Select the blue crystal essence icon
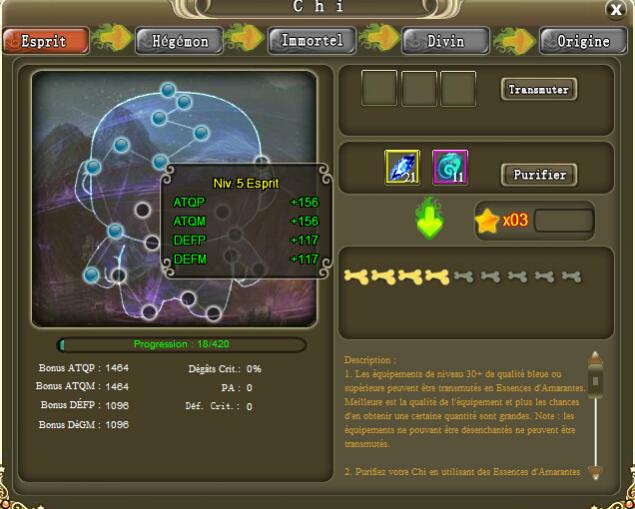635x509 pixels. pos(402,168)
